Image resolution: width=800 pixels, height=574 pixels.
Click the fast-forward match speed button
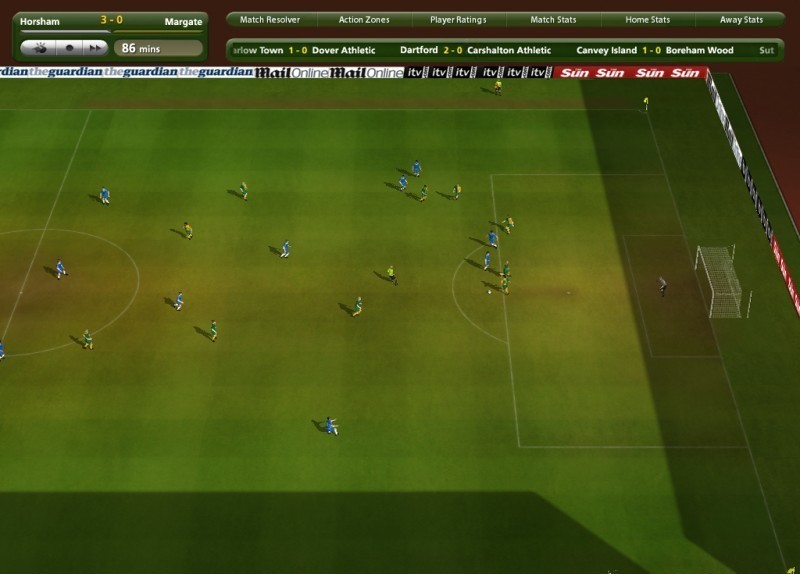95,47
